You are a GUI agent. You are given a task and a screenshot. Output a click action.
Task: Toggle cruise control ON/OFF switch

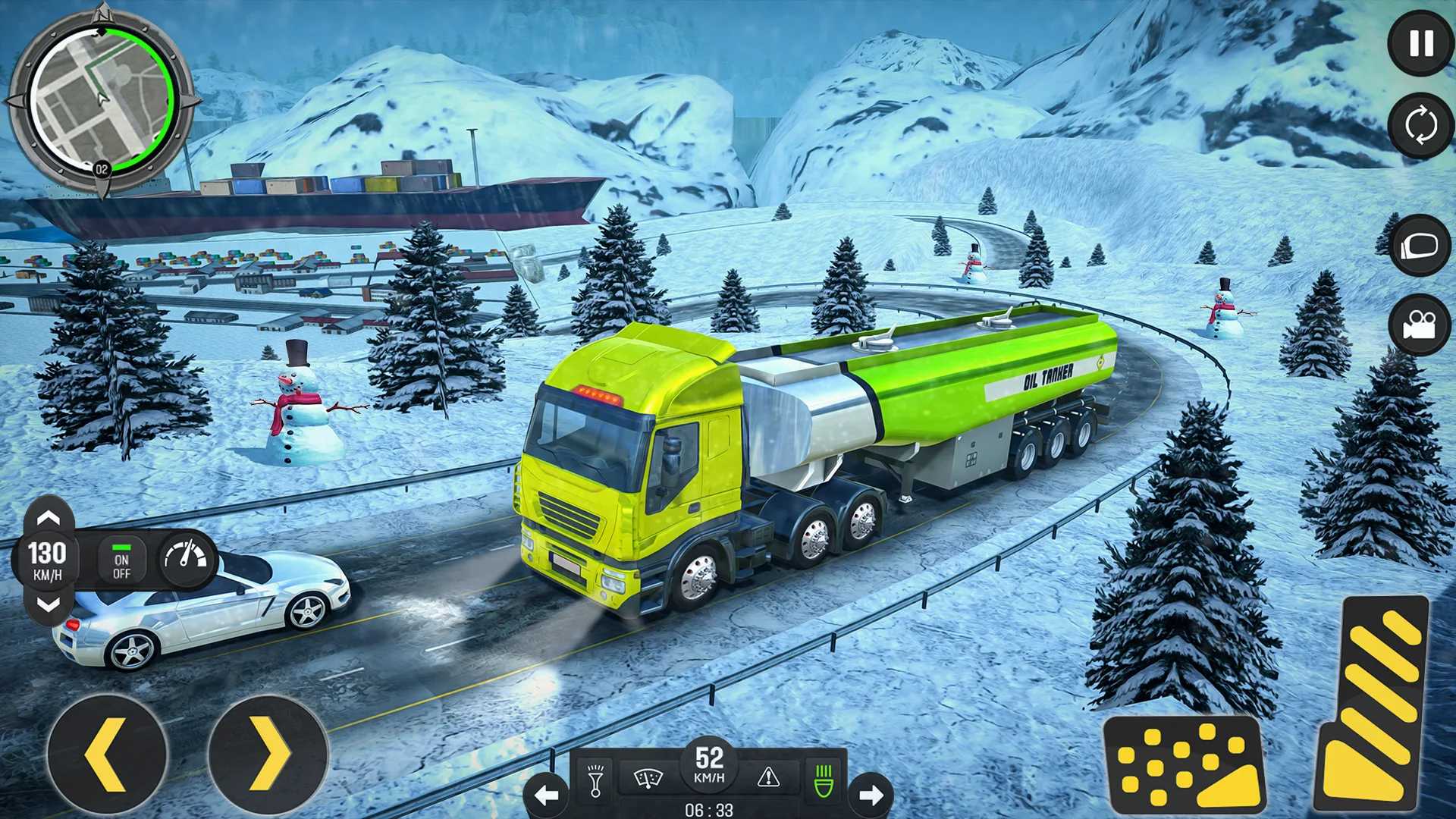pyautogui.click(x=121, y=560)
